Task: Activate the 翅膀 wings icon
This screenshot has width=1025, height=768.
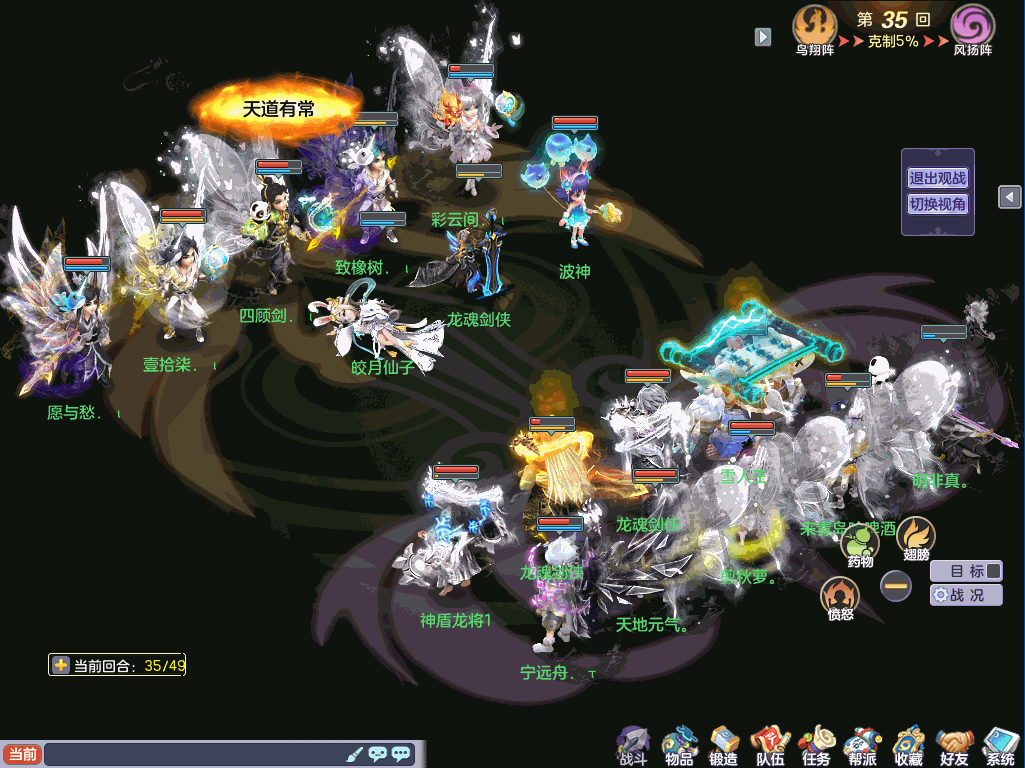Action: coord(915,537)
